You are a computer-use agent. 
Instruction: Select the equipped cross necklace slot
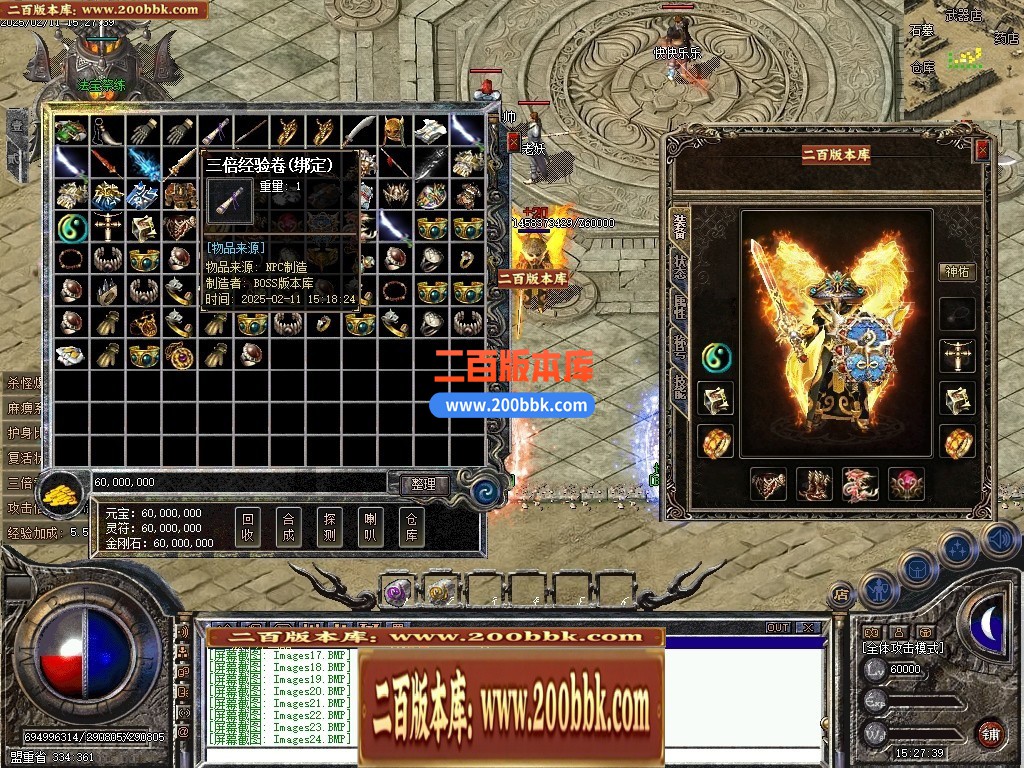[x=957, y=357]
